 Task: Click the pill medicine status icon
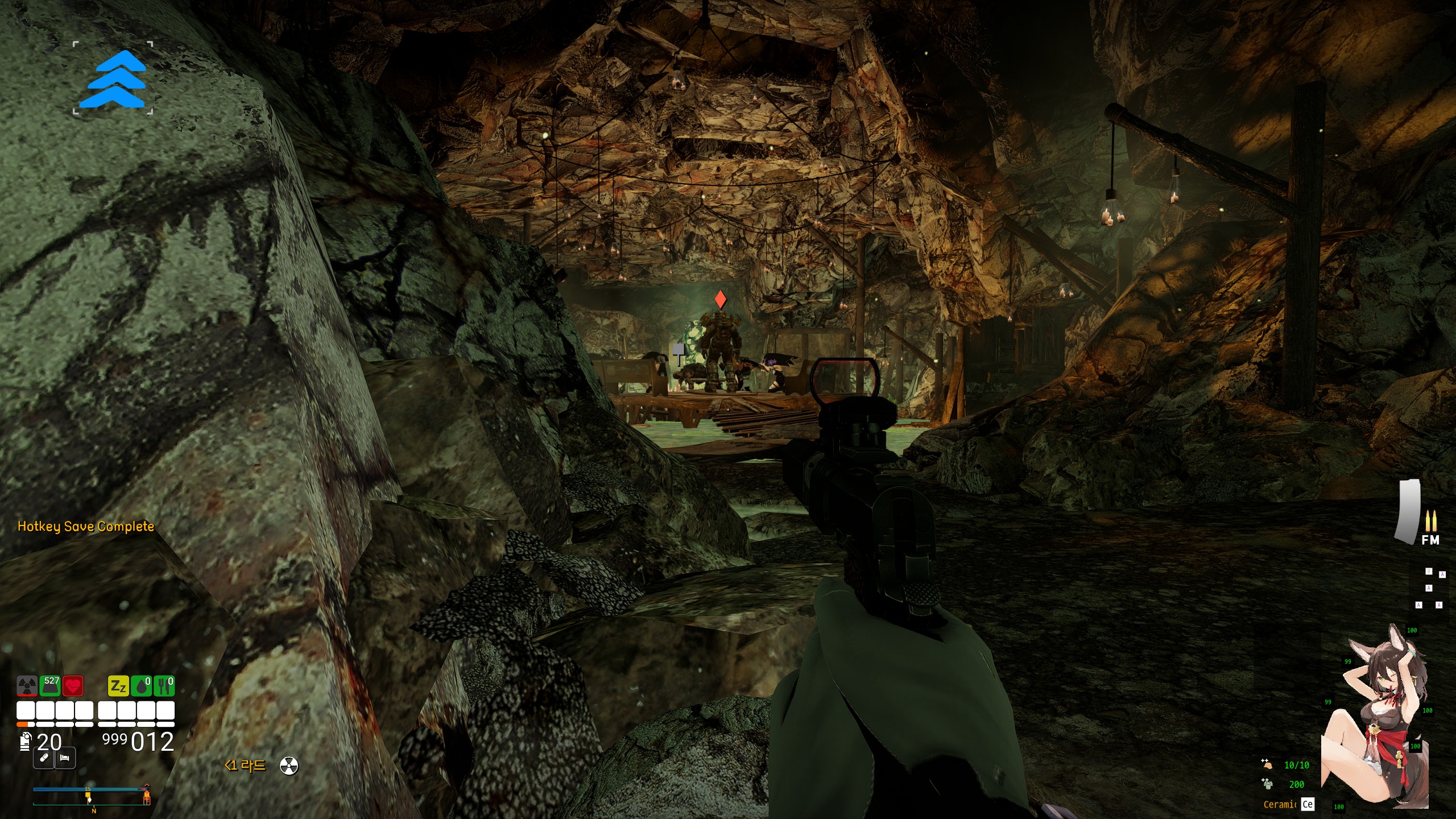44,758
